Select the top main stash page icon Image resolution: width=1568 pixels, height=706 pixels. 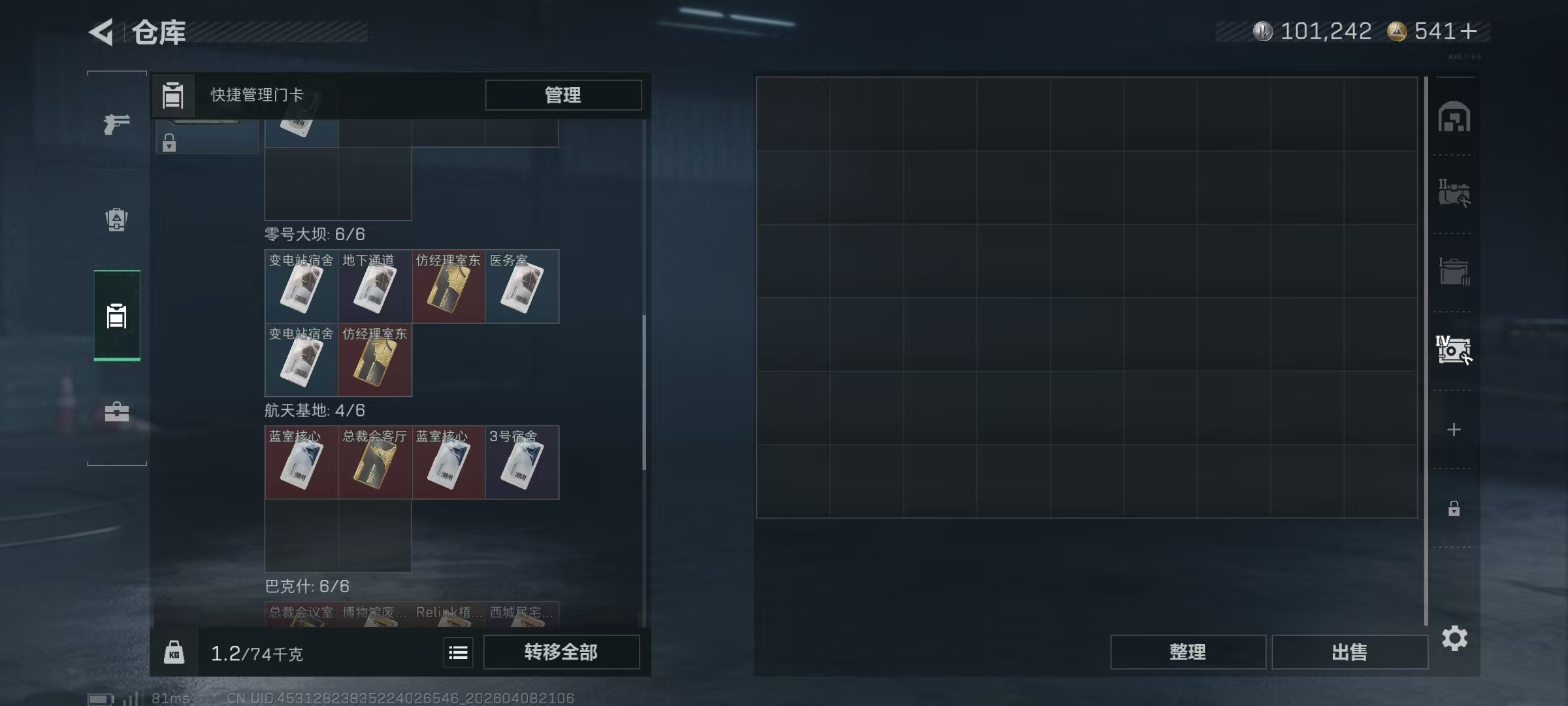pos(1454,118)
